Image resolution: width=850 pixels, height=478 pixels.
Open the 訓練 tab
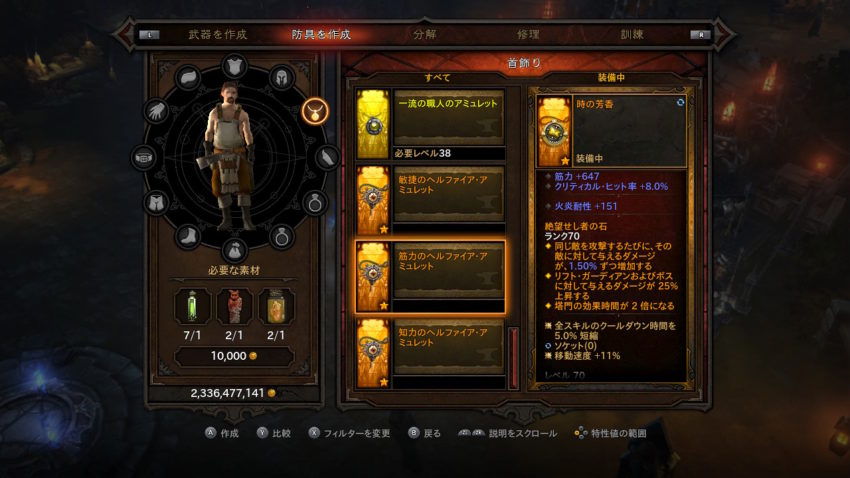point(632,34)
